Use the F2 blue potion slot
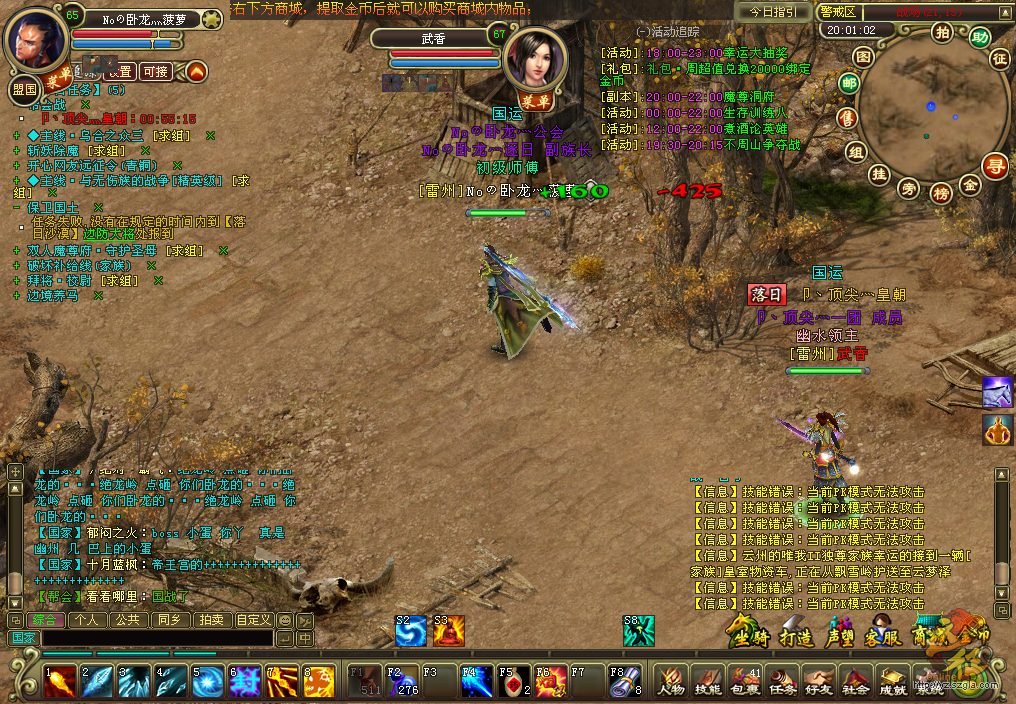The image size is (1016, 704). (x=402, y=681)
